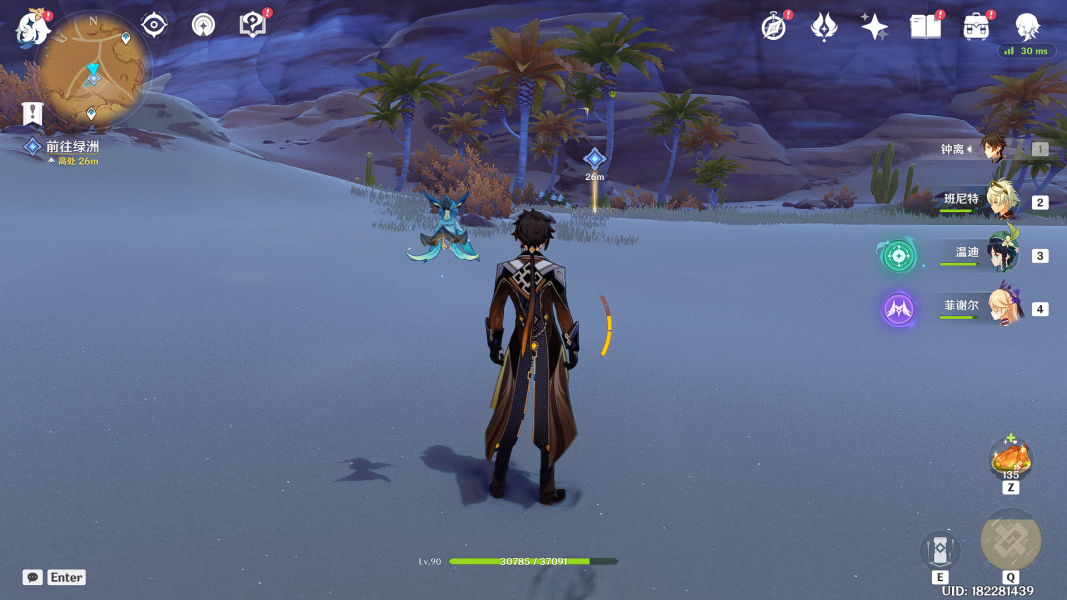Open the events compass icon
Viewport: 1067px width, 600px height.
click(x=774, y=27)
